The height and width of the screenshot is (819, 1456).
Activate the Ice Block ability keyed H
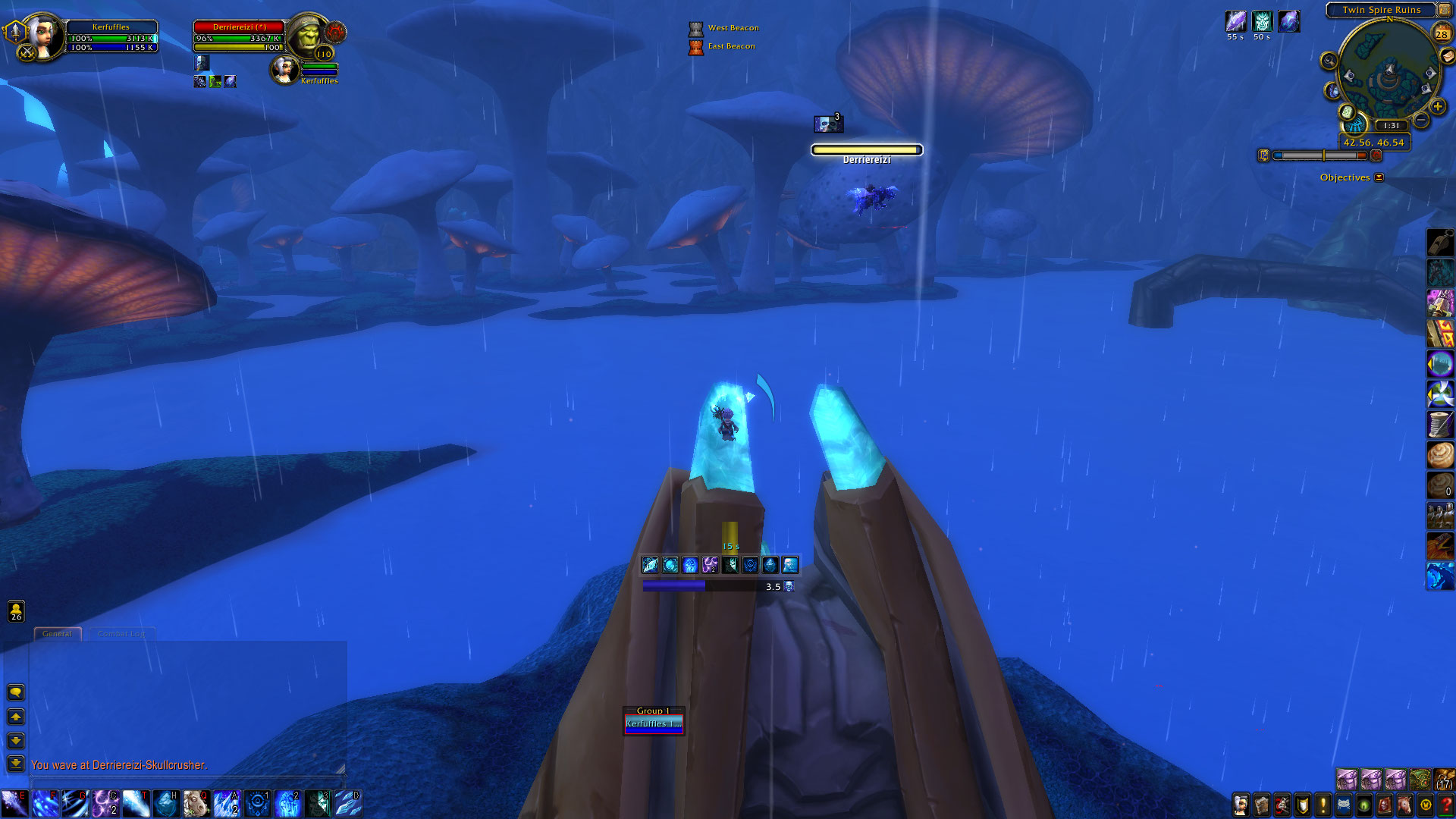tap(166, 804)
